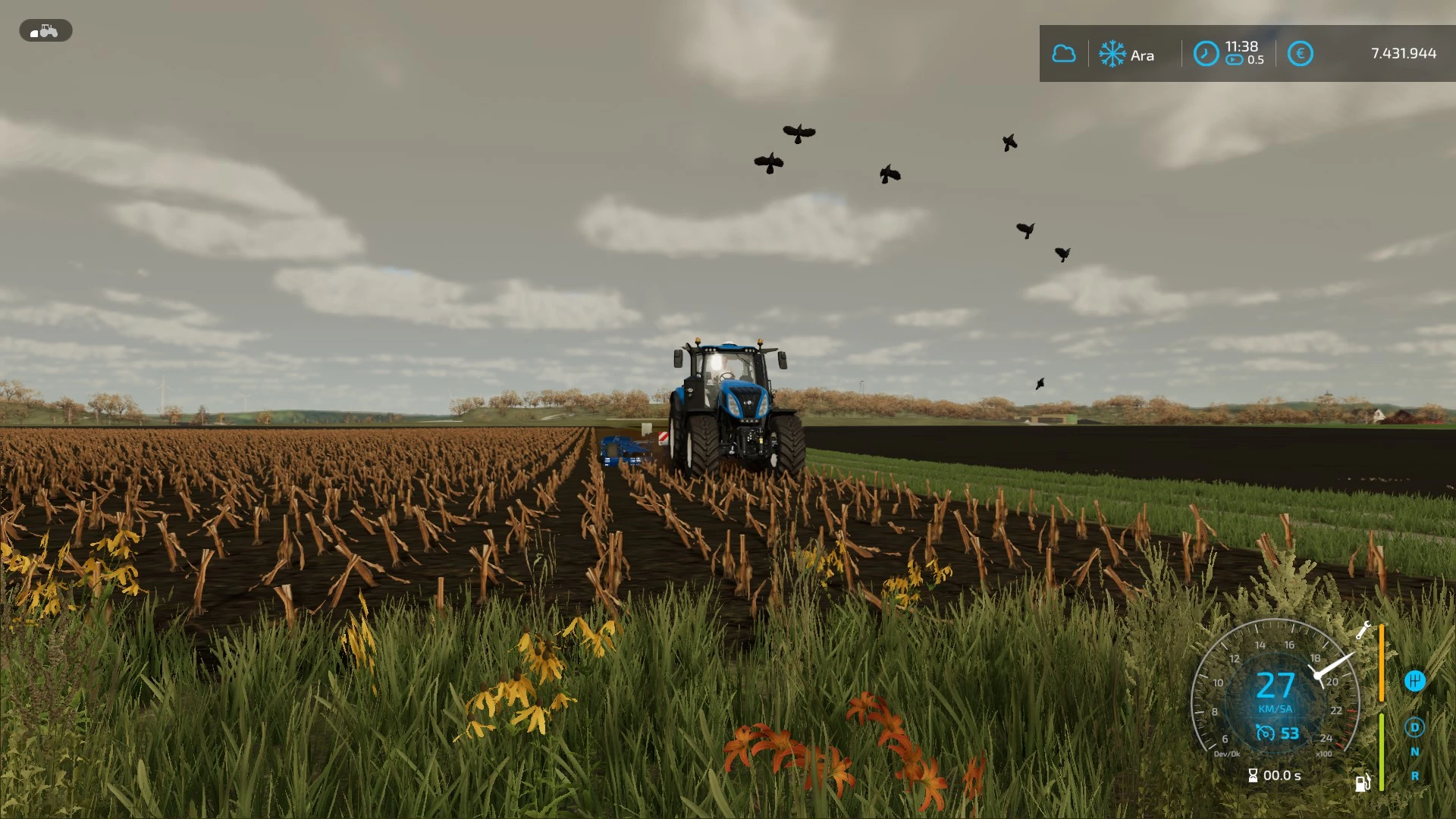The image size is (1456, 819).
Task: Select the snowflake temperature icon
Action: (1112, 54)
